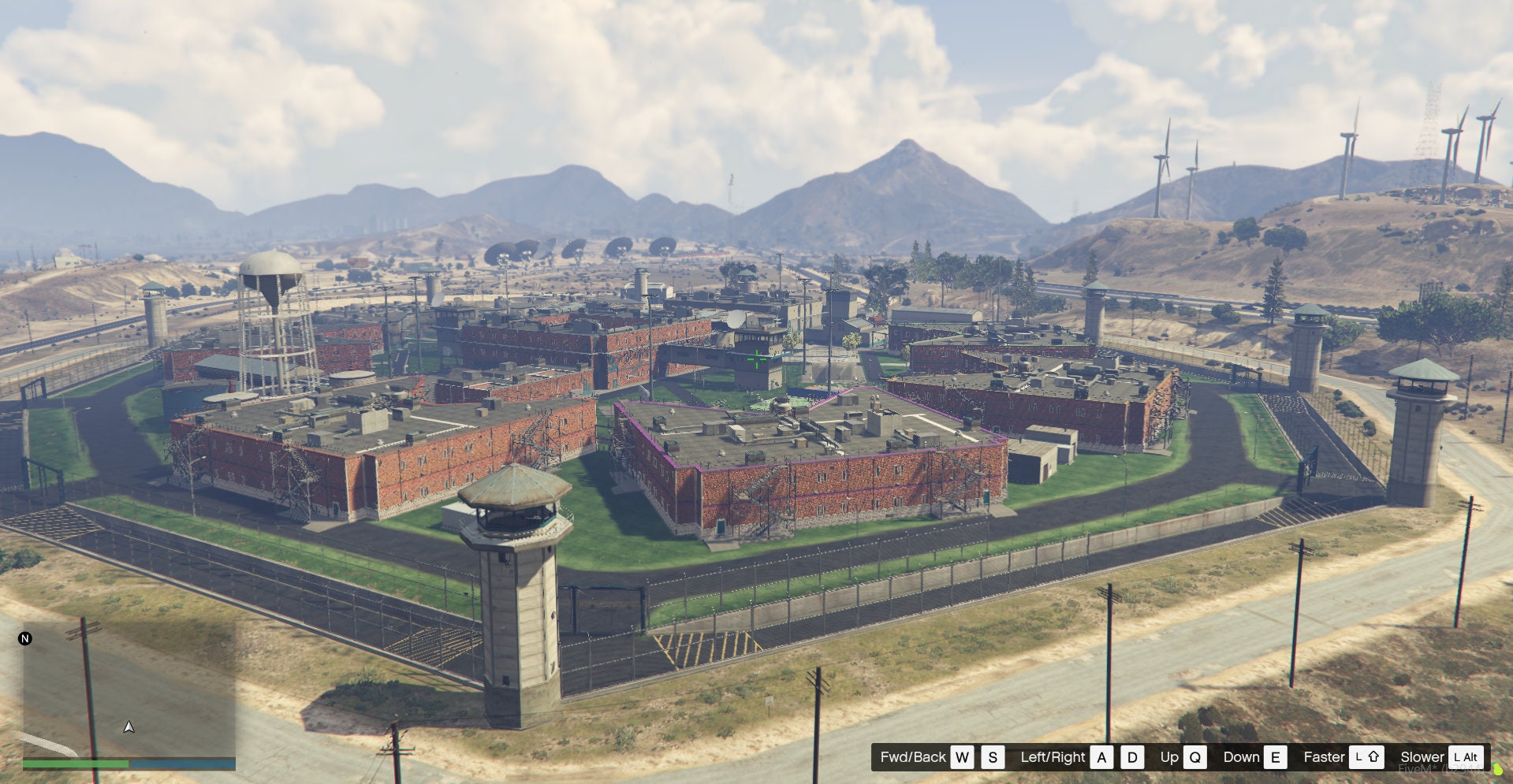
Task: Click the Faster label in controls bar
Action: coord(1323,756)
